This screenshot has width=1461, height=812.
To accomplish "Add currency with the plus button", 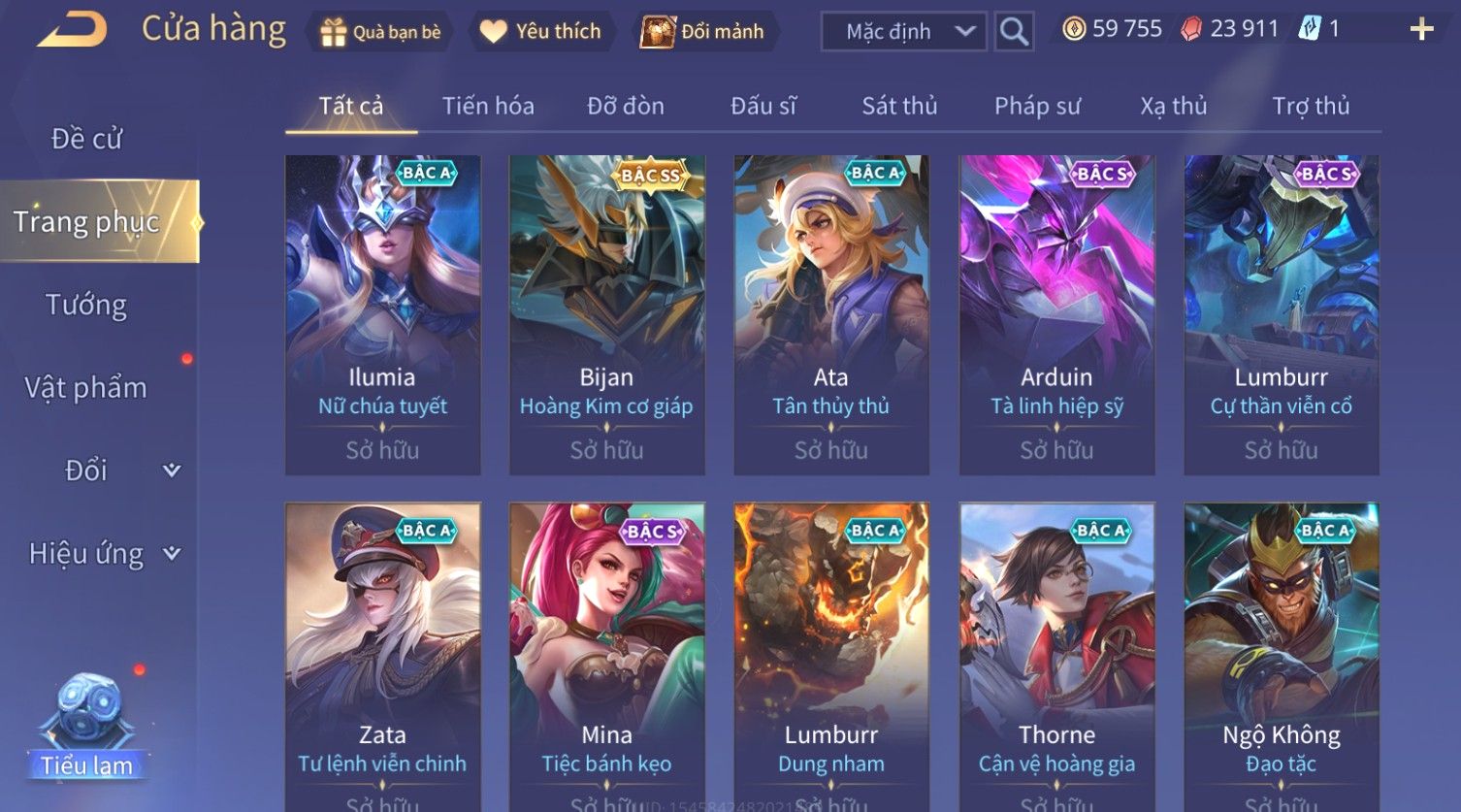I will tap(1421, 30).
